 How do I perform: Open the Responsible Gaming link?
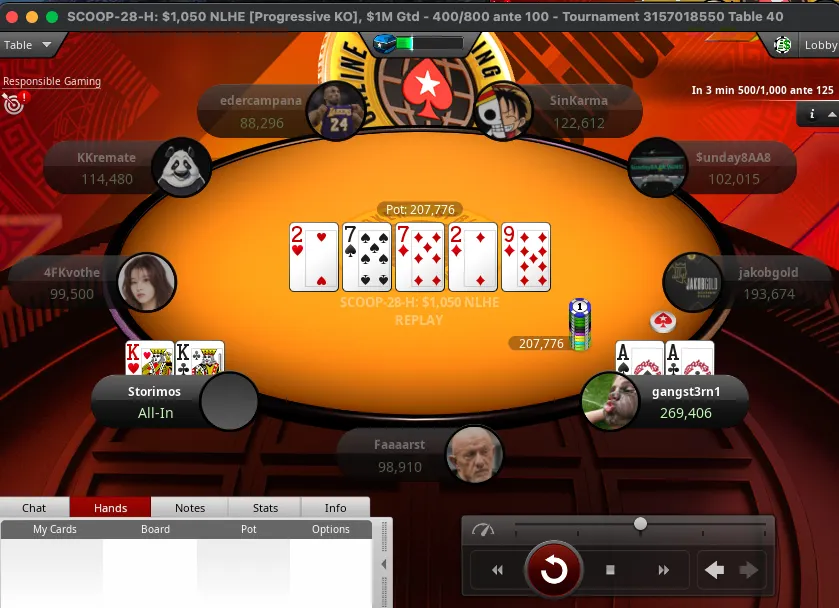[x=51, y=82]
